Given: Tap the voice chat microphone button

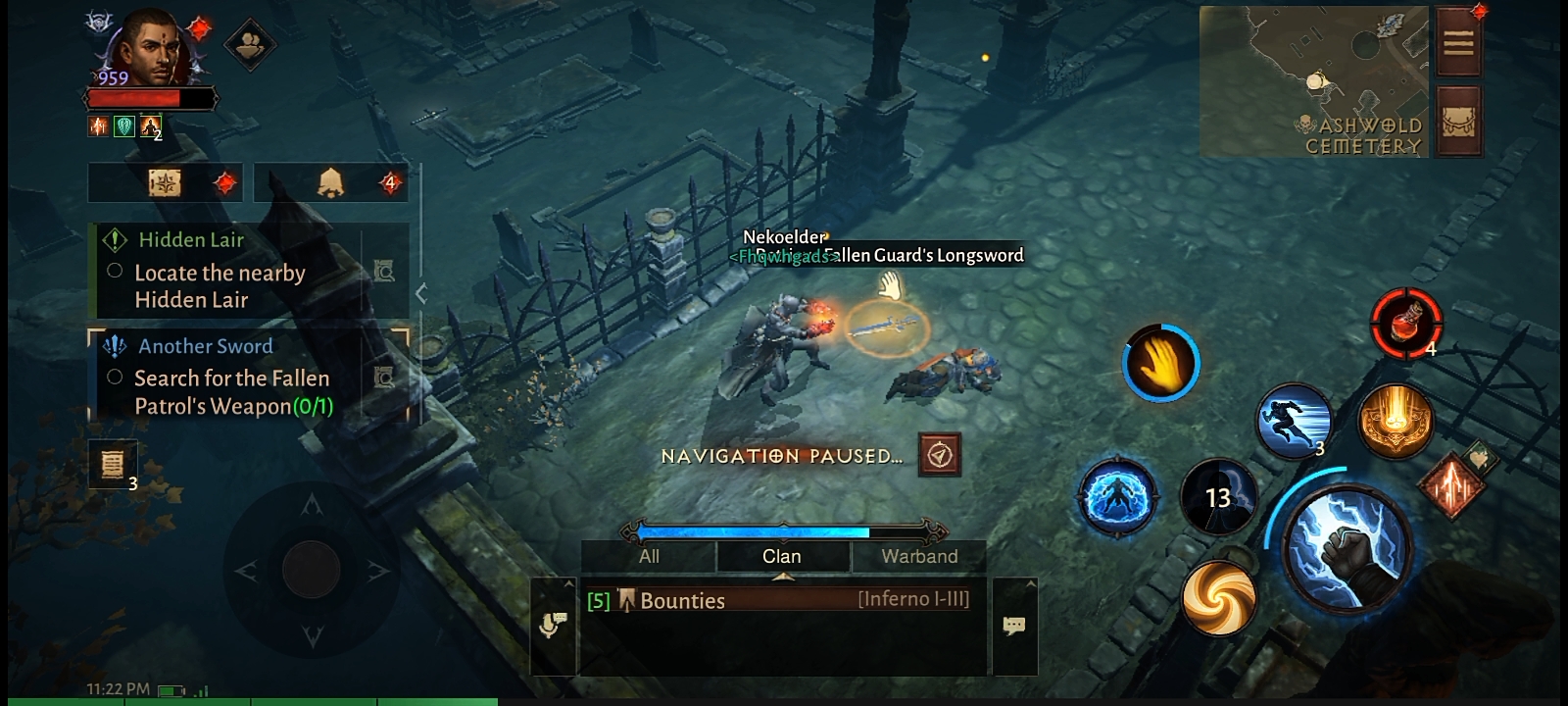Looking at the screenshot, I should [x=554, y=625].
